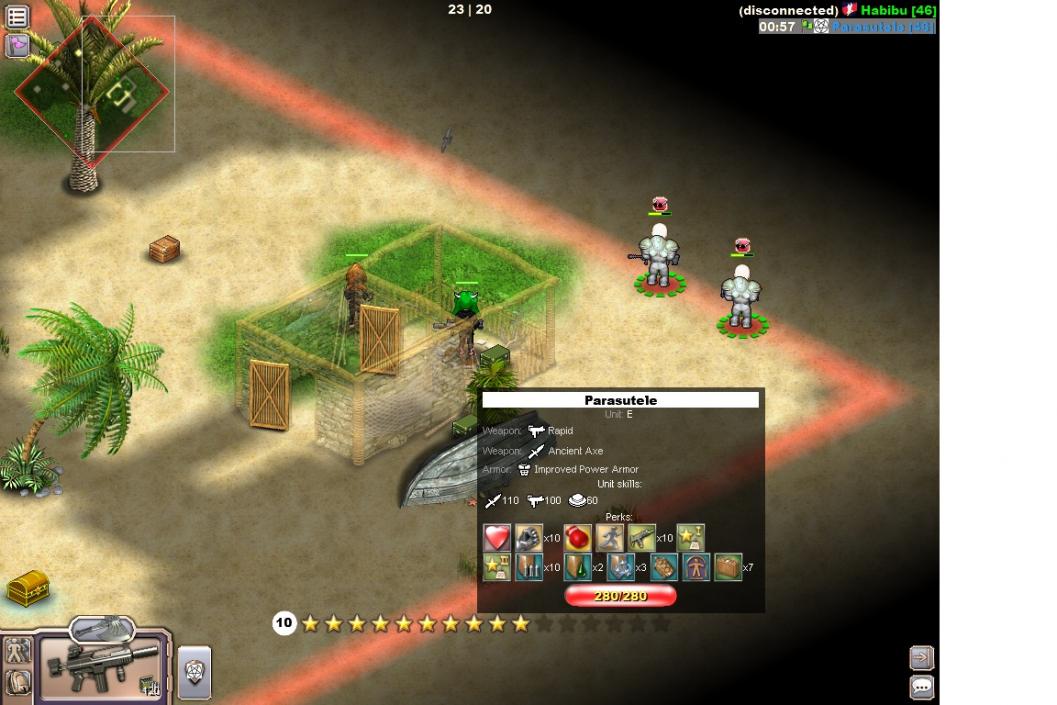Open the list menu button

pos(17,16)
